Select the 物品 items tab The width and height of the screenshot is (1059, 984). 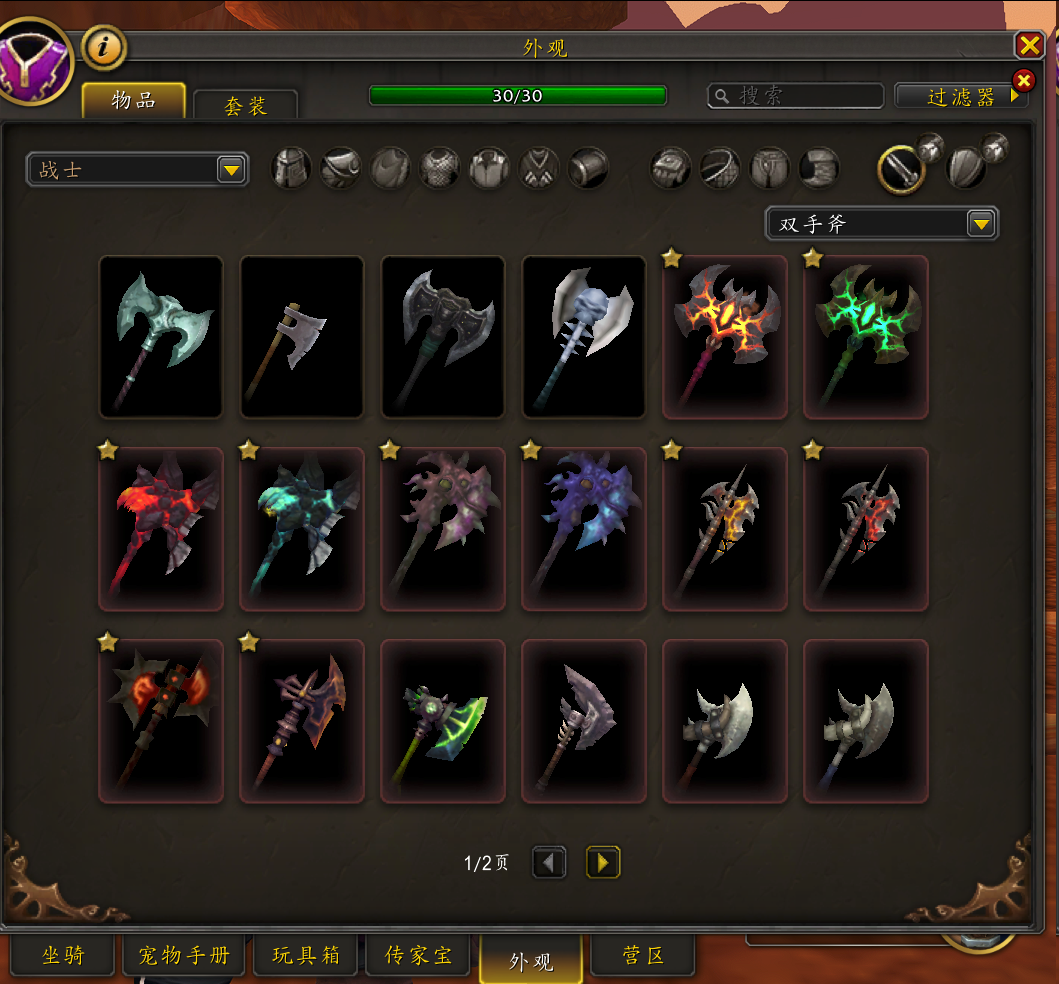(x=133, y=101)
